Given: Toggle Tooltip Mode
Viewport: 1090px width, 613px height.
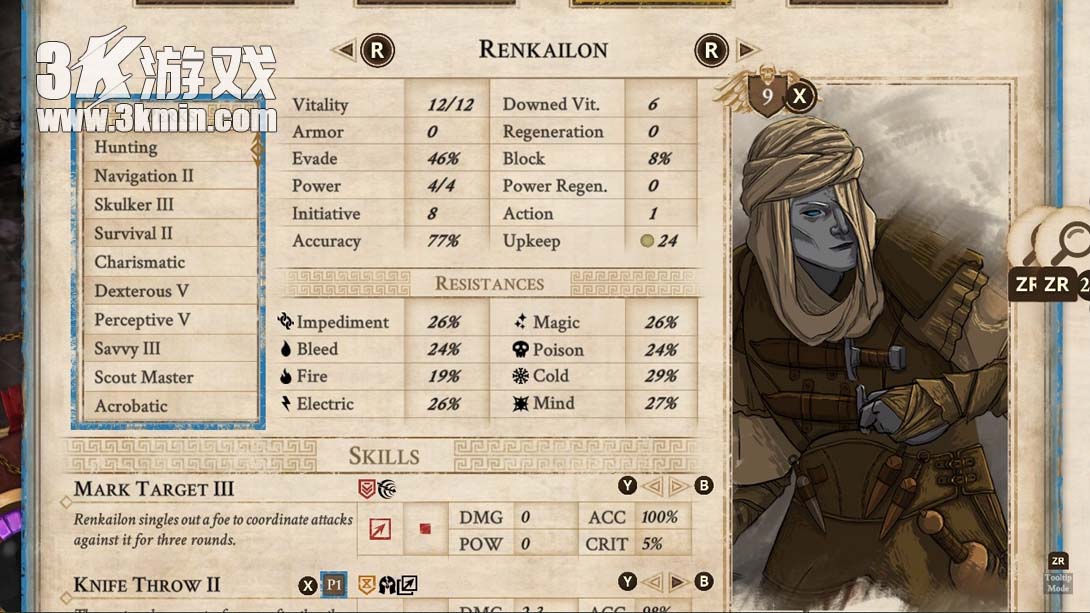Looking at the screenshot, I should [x=1058, y=574].
